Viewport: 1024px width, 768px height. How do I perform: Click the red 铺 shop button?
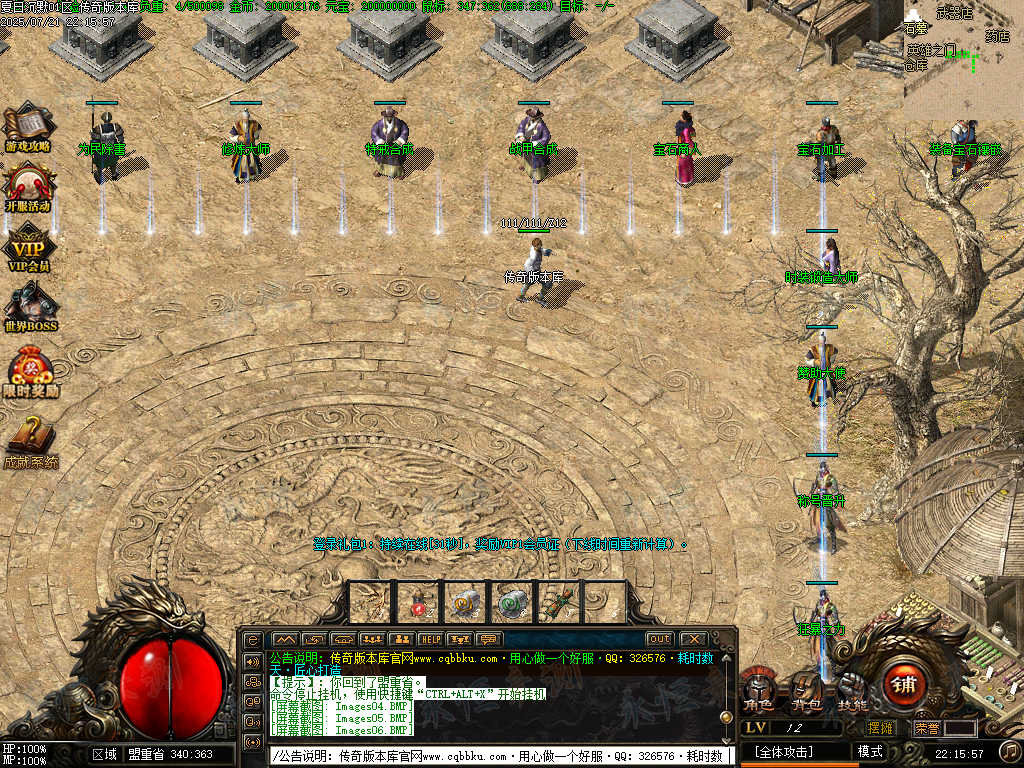[902, 687]
